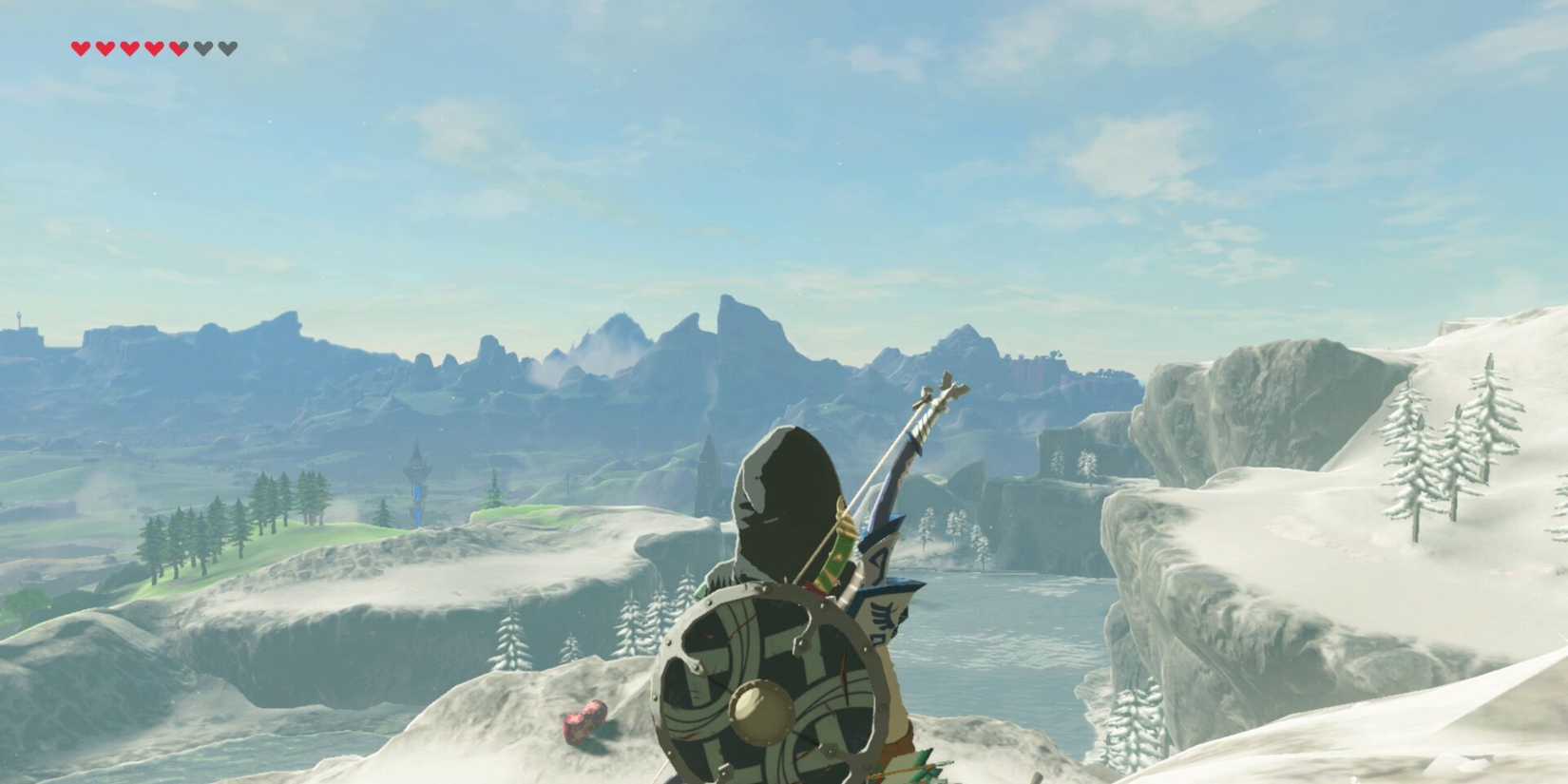The image size is (1568, 784).
Task: Click the middle heart of the health meter
Action: pyautogui.click(x=154, y=48)
